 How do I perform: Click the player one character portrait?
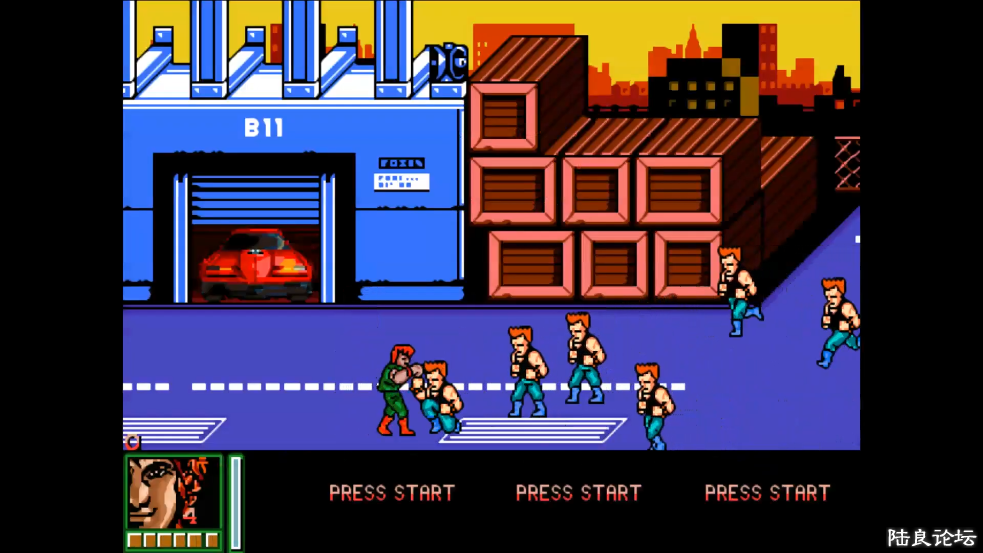click(173, 492)
